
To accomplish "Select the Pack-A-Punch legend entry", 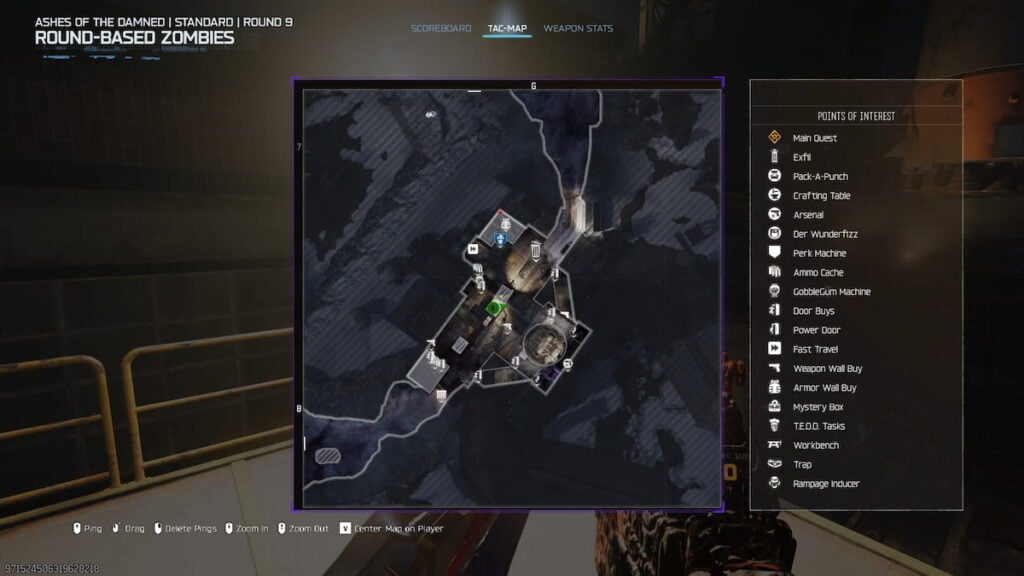I will (x=820, y=177).
